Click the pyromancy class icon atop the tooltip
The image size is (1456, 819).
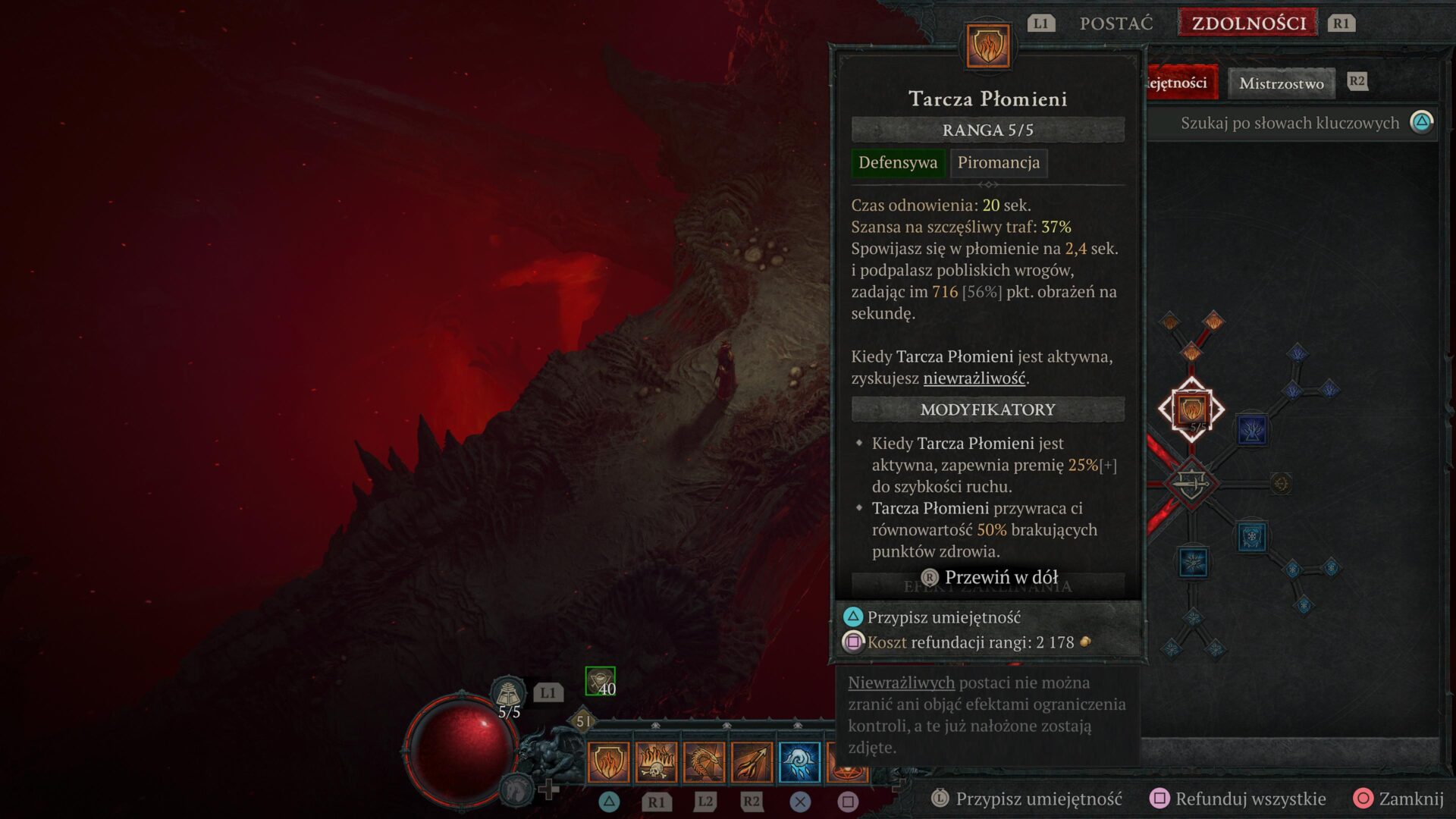click(x=987, y=45)
